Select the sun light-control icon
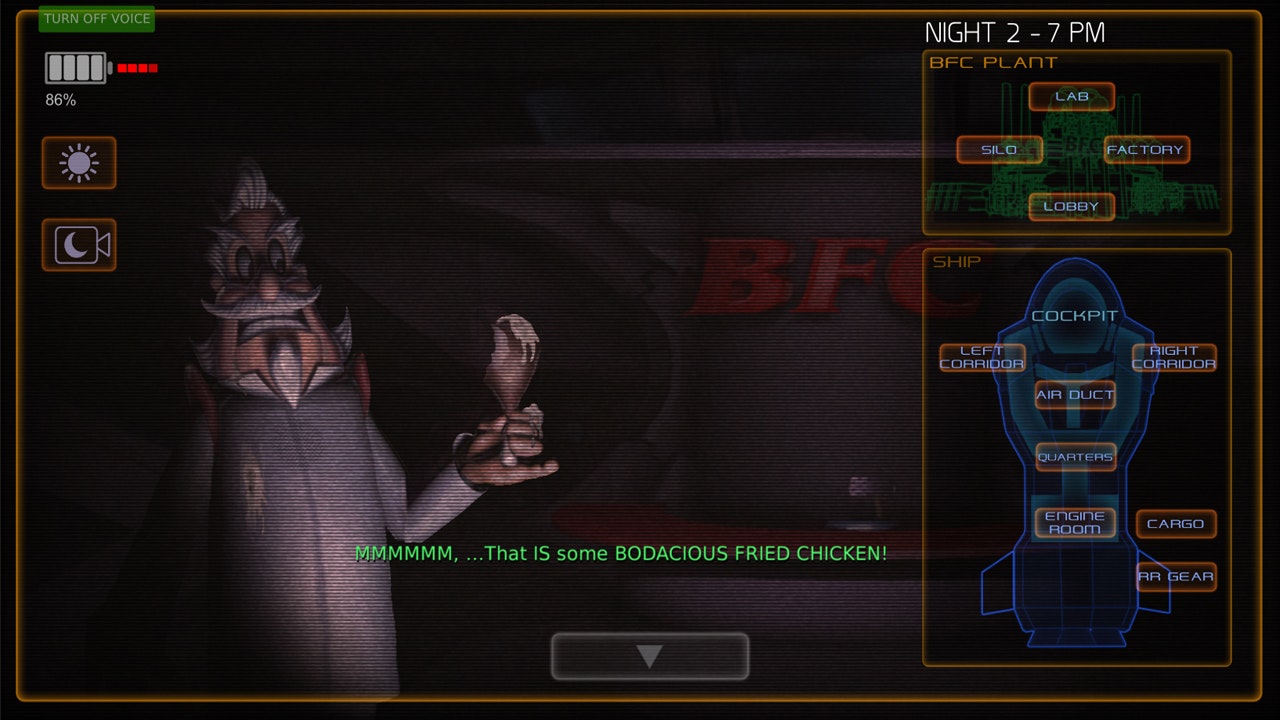The height and width of the screenshot is (720, 1280). click(x=78, y=163)
